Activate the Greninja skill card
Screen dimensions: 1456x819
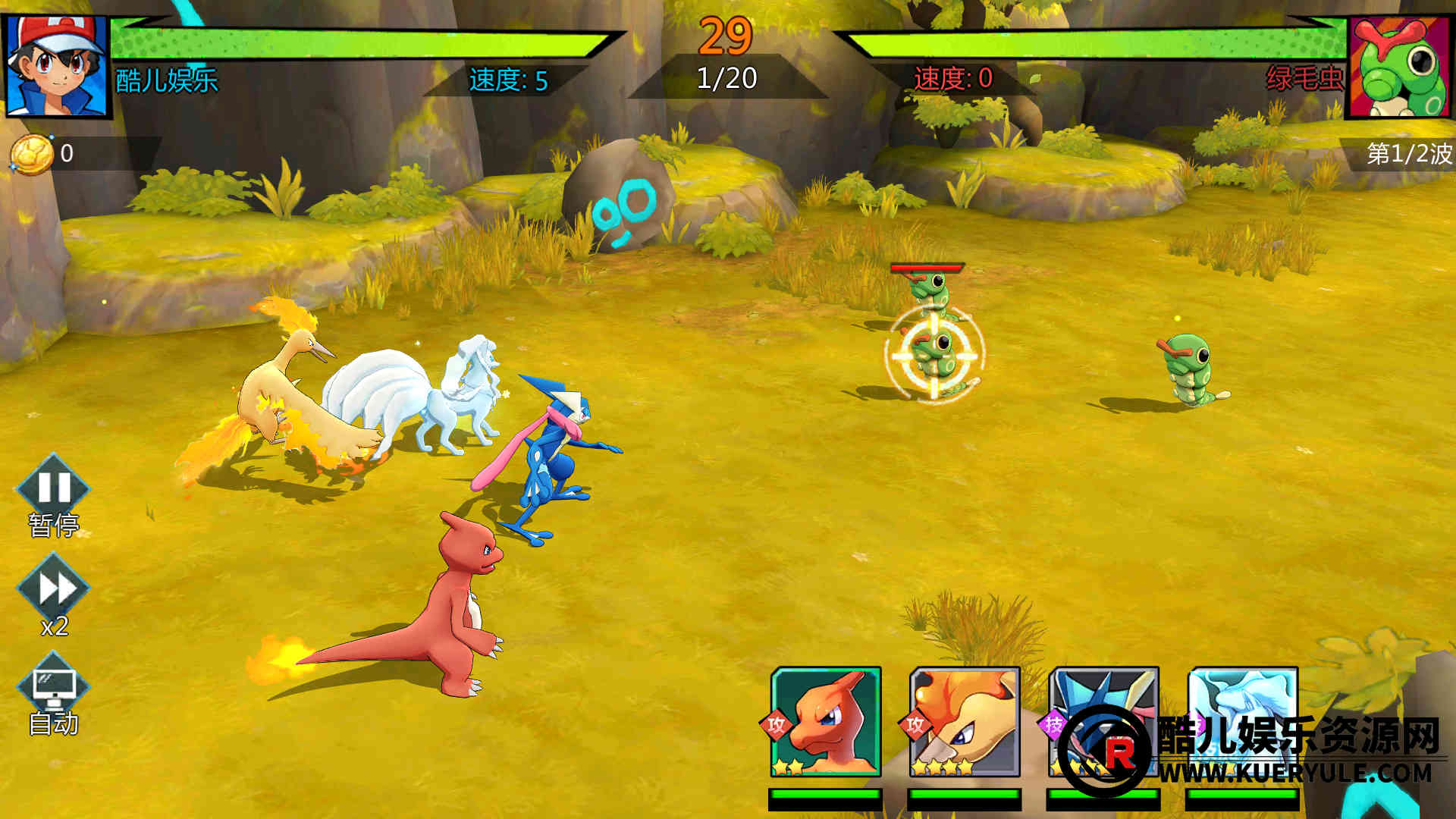click(x=1103, y=722)
